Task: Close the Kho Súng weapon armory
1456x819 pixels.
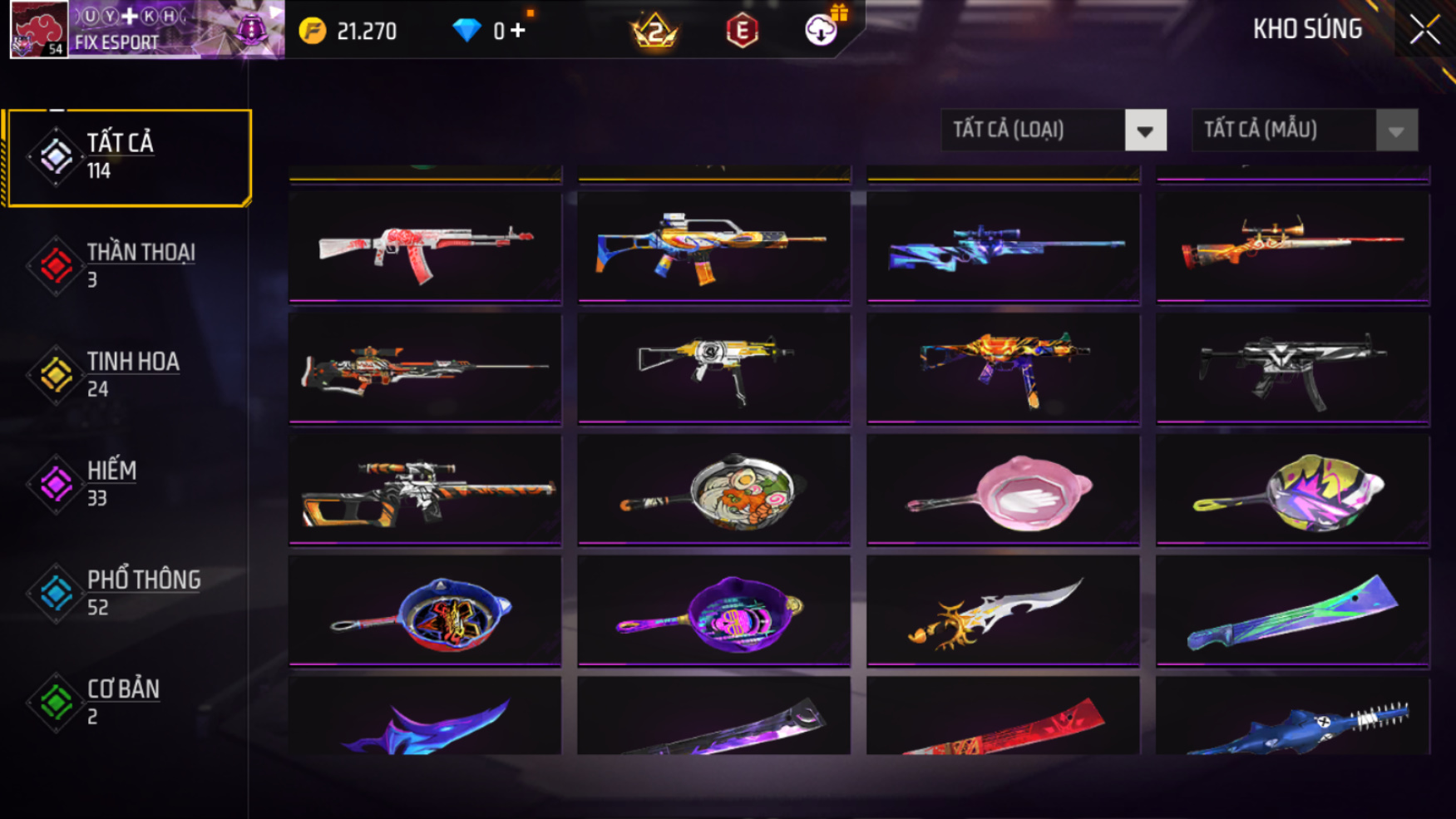Action: point(1424,30)
